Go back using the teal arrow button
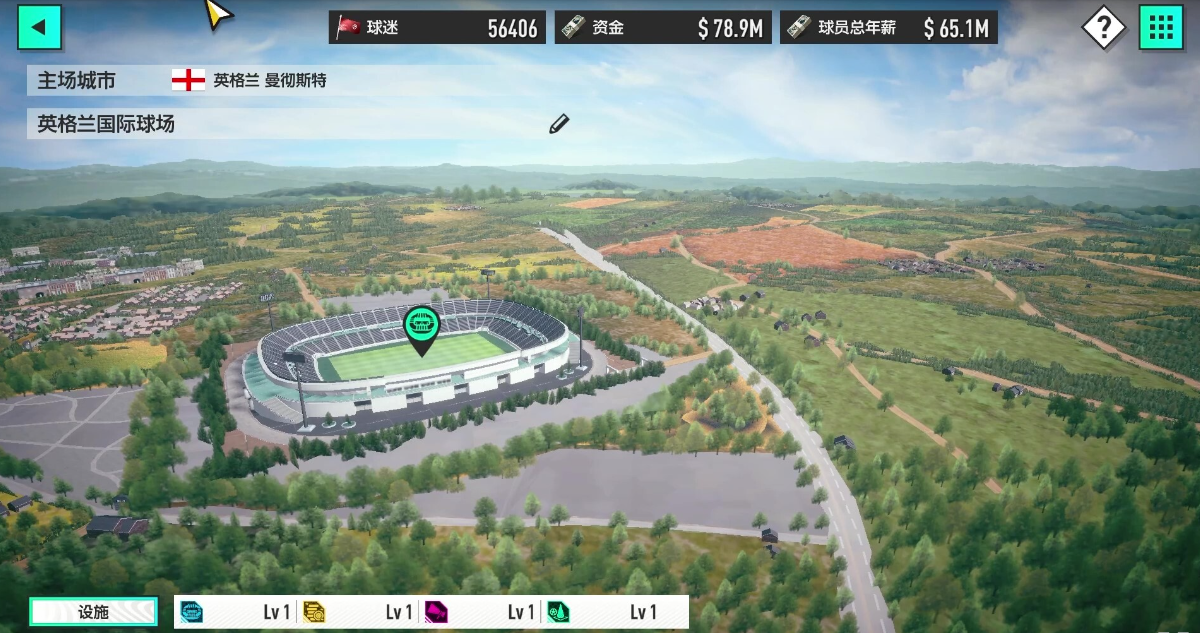The height and width of the screenshot is (633, 1200). (39, 27)
